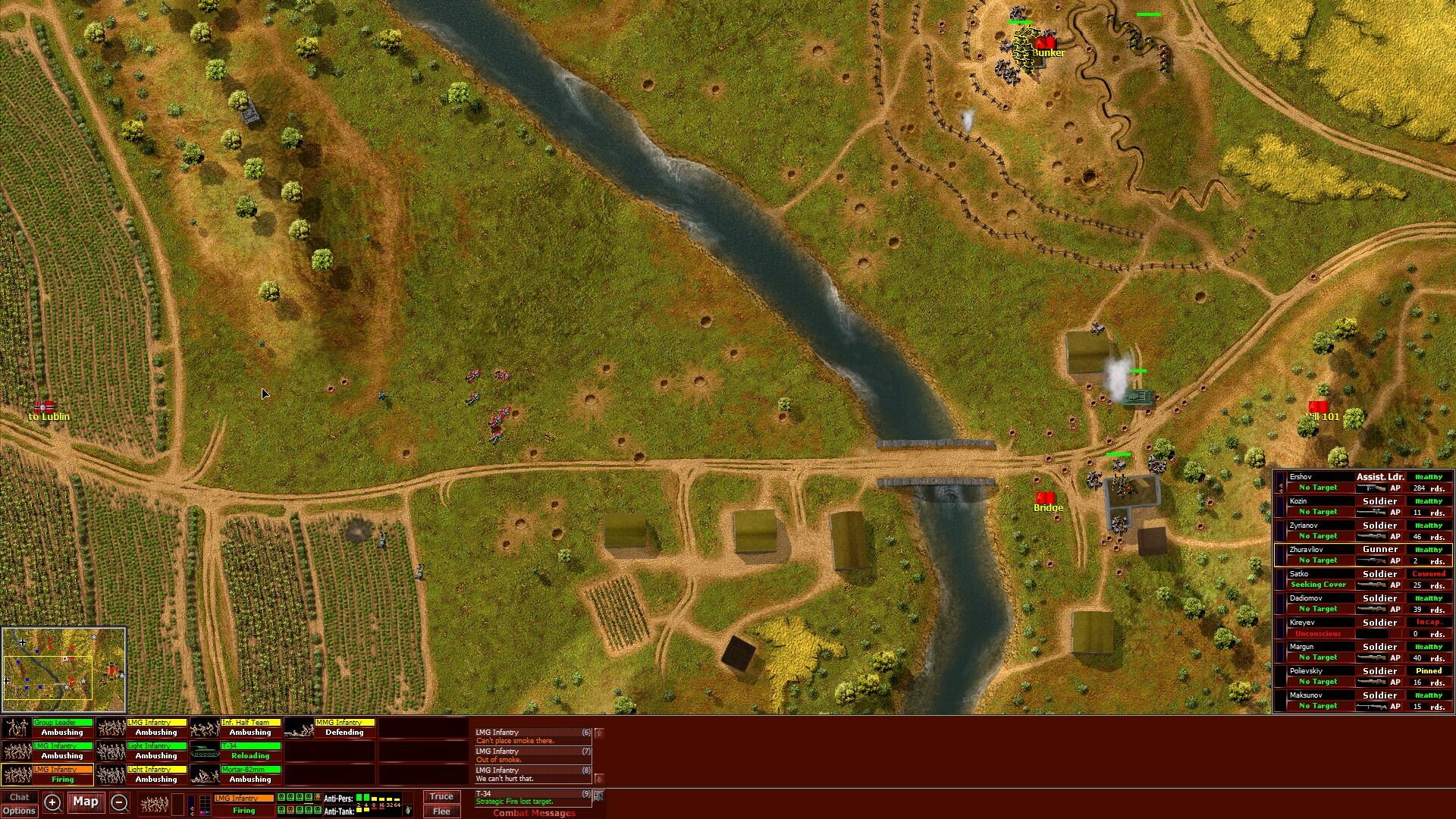
Task: Zoom in using the plus magnifier icon
Action: pos(52,802)
